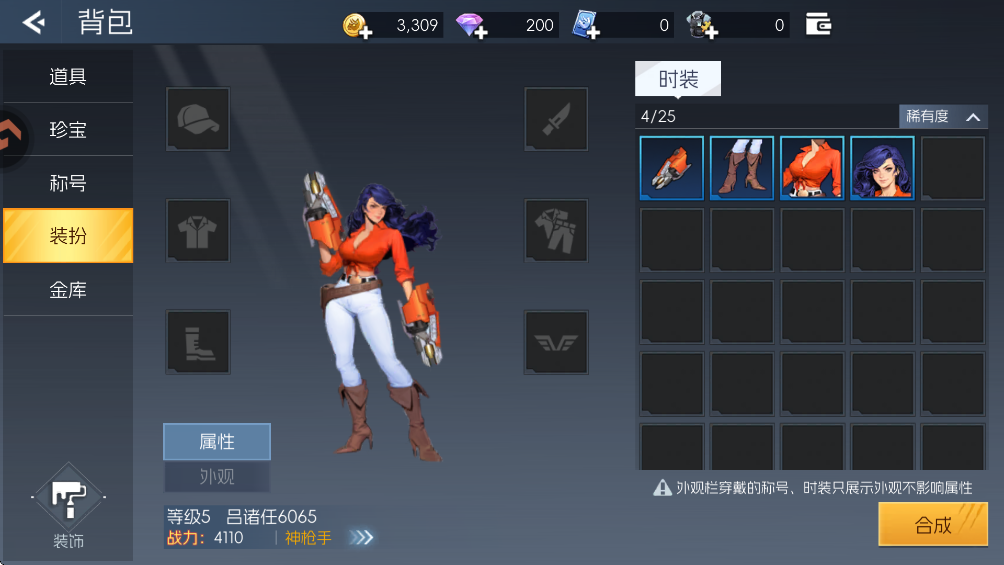1004x565 pixels.
Task: Expand player details with the double arrow
Action: click(x=361, y=538)
